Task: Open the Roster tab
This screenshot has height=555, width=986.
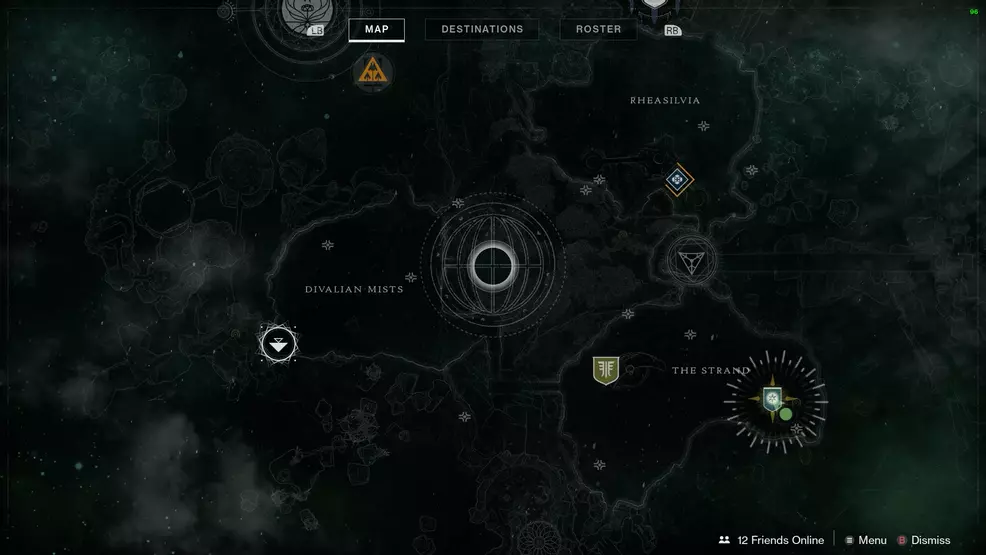Action: click(598, 29)
